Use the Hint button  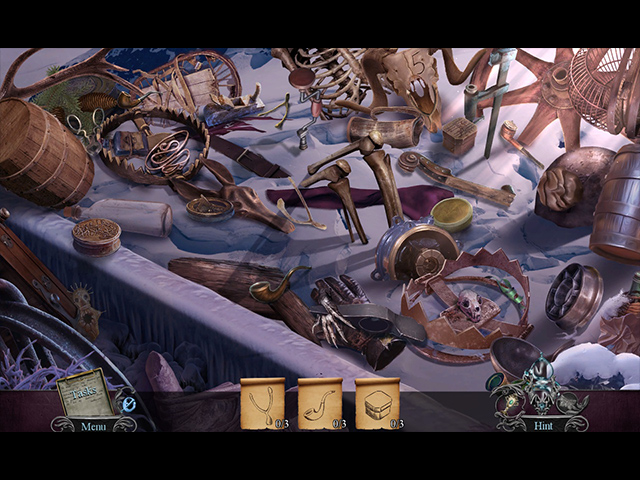(540, 426)
